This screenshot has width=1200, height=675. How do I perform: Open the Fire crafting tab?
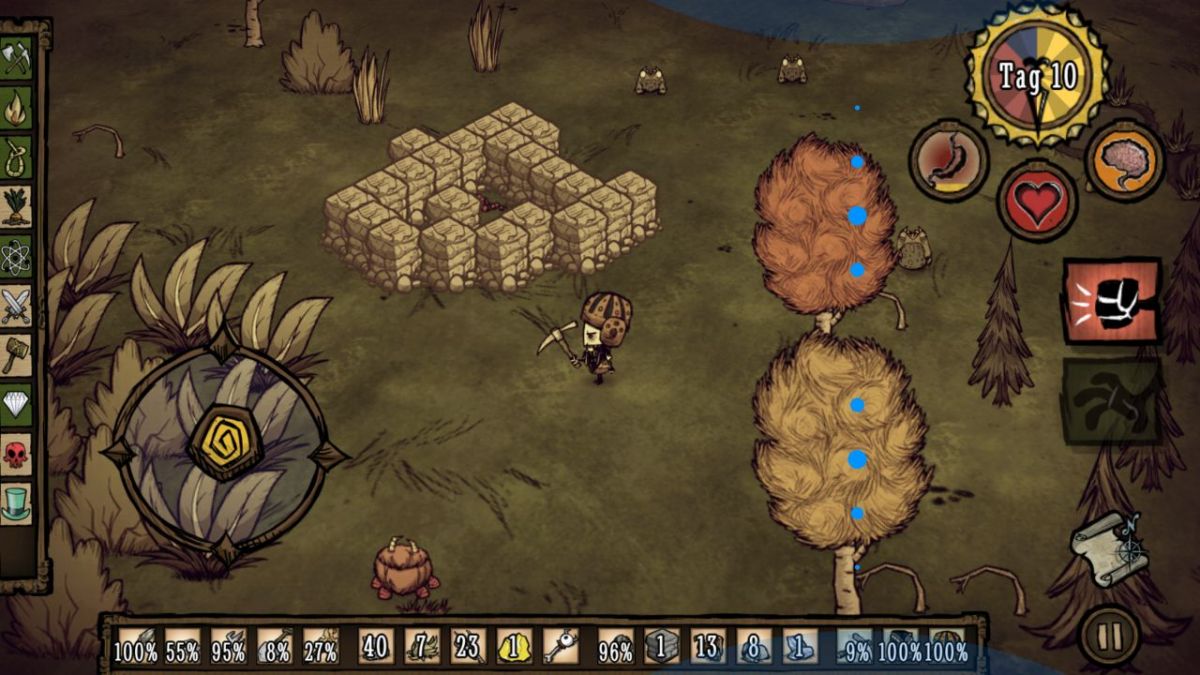(16, 109)
